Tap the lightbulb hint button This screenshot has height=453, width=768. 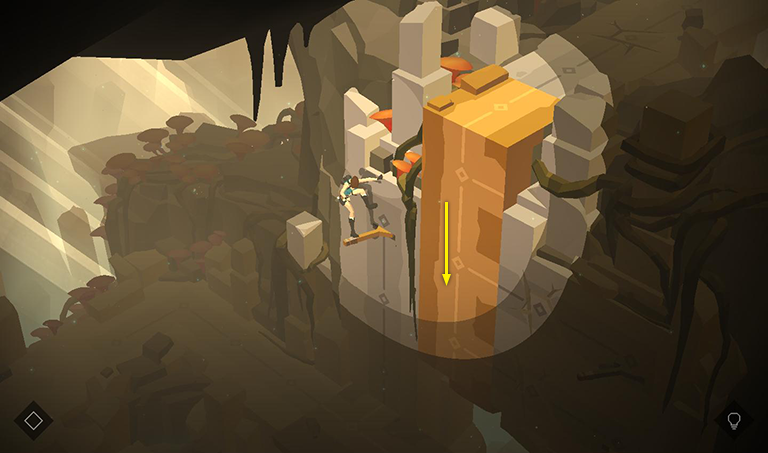coord(734,420)
